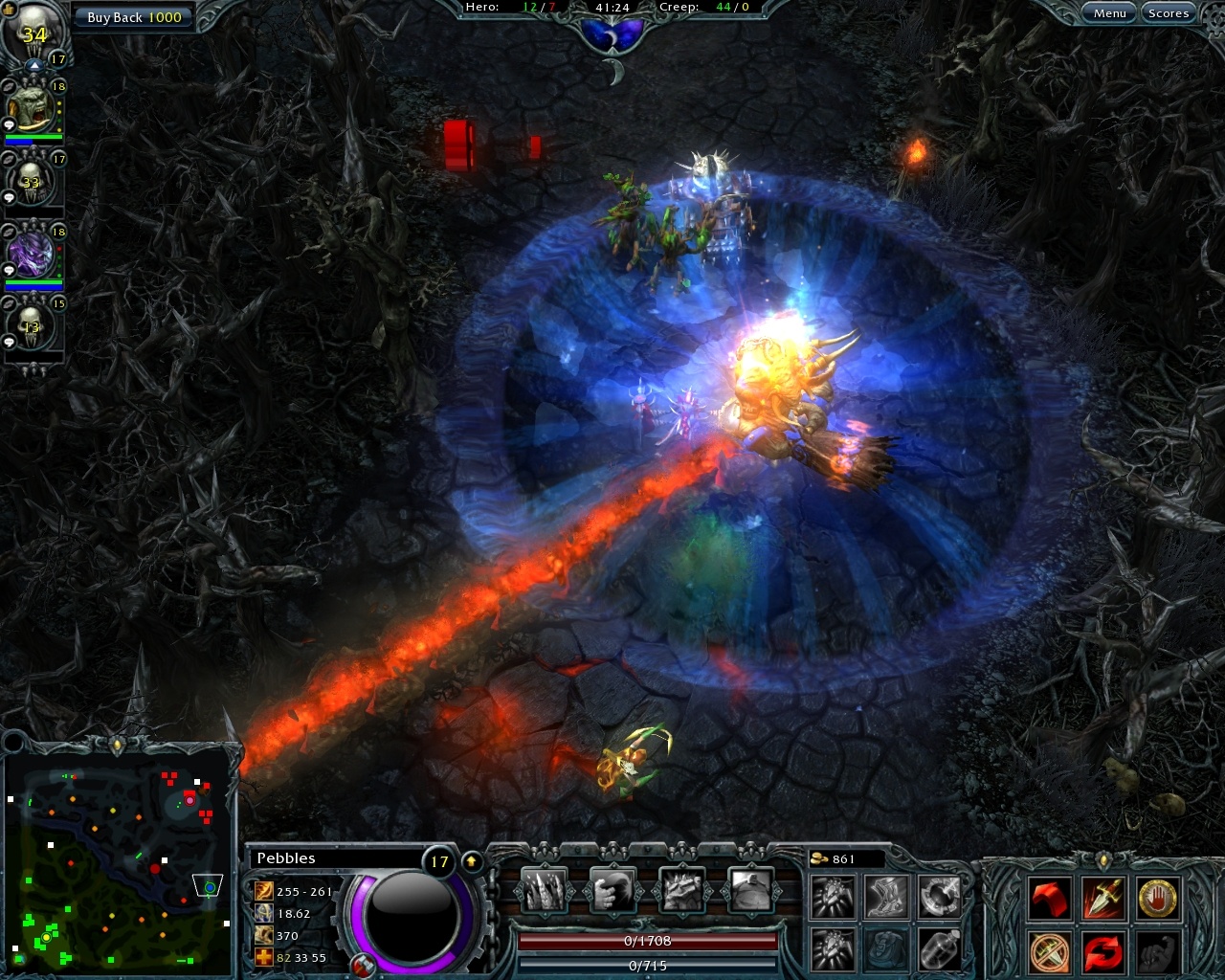Click the third ability icon

click(681, 888)
